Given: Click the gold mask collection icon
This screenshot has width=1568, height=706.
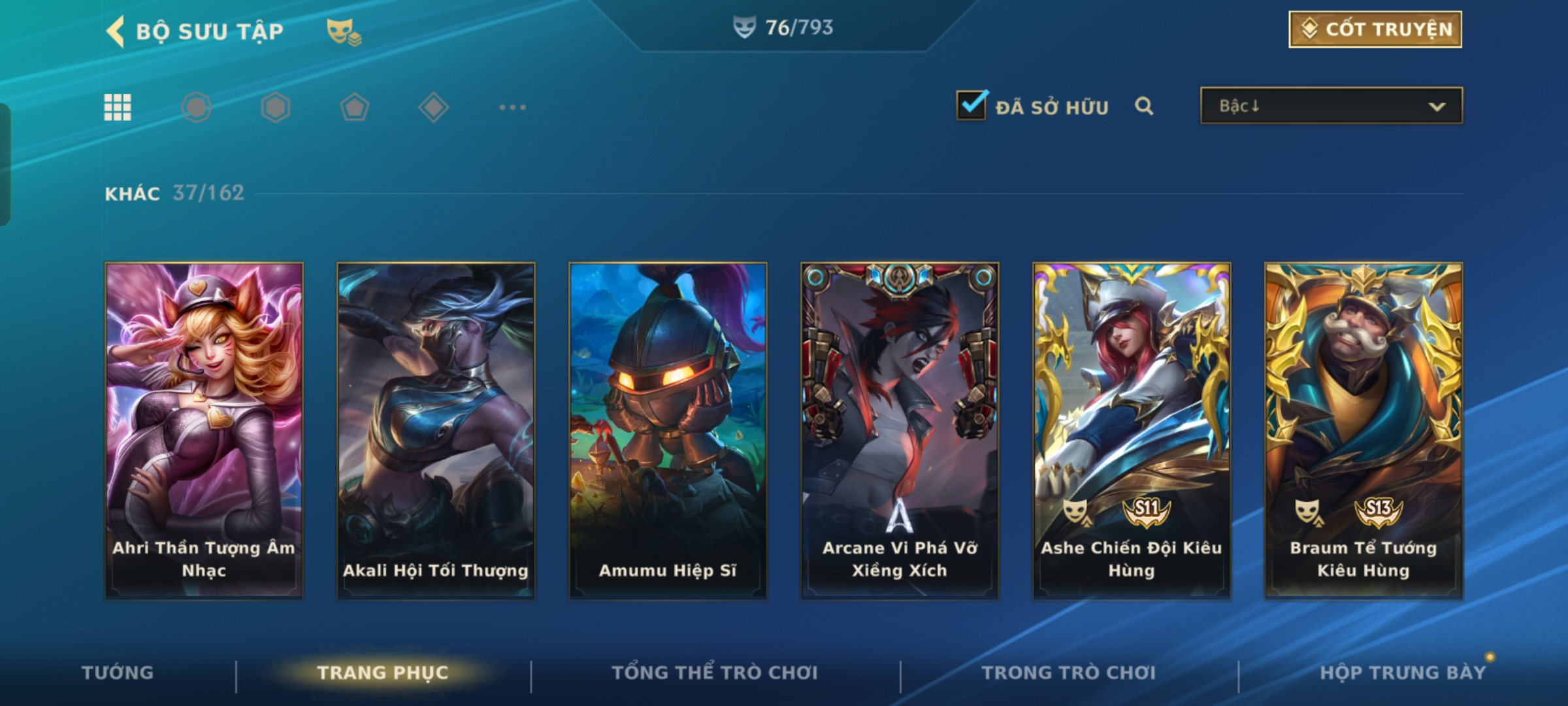Looking at the screenshot, I should [x=344, y=31].
